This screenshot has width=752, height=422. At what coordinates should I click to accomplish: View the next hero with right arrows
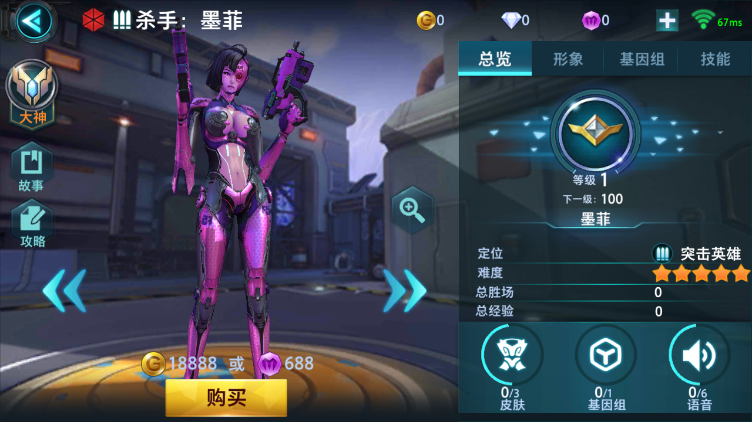point(405,290)
